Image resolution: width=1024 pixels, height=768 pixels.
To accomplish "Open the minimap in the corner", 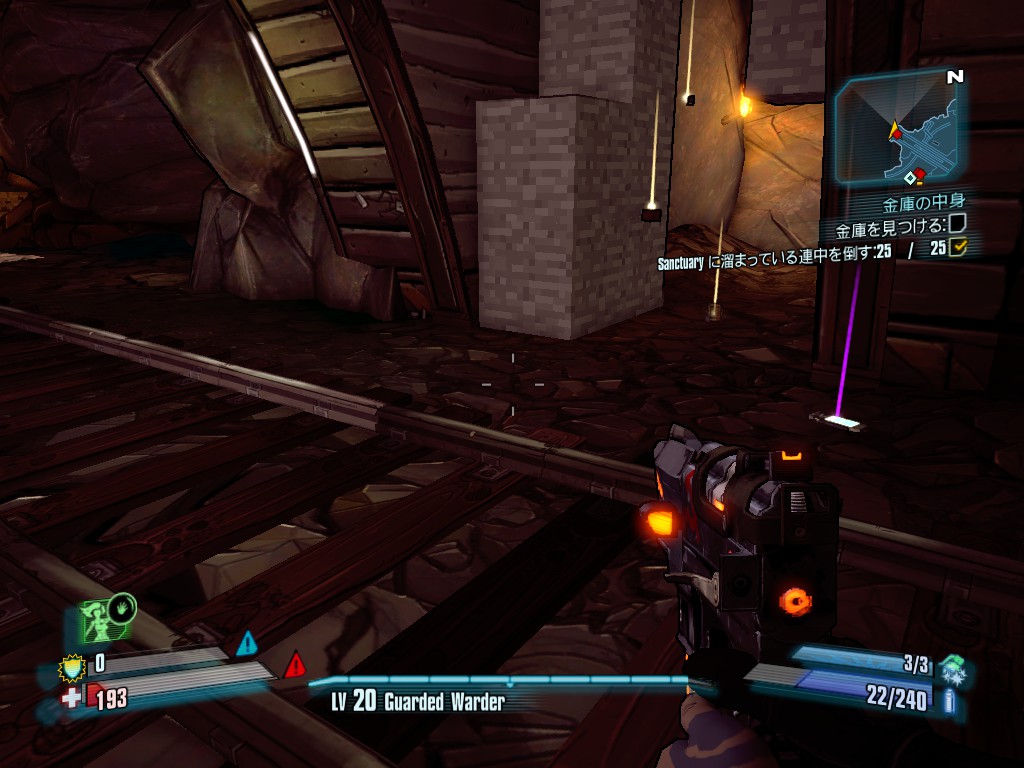I will (897, 128).
